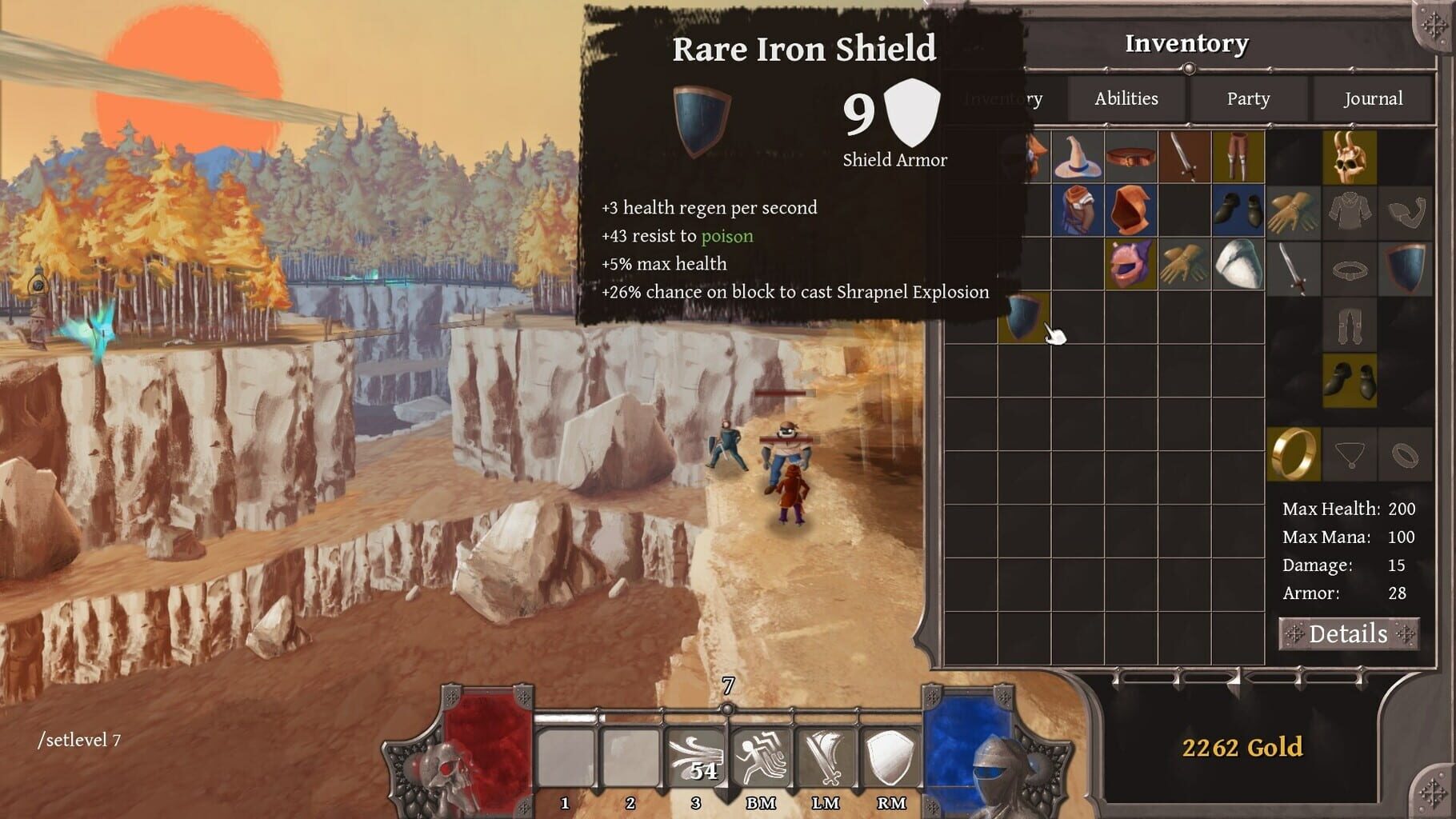Open the Party tab
Viewport: 1456px width, 819px height.
(x=1246, y=98)
